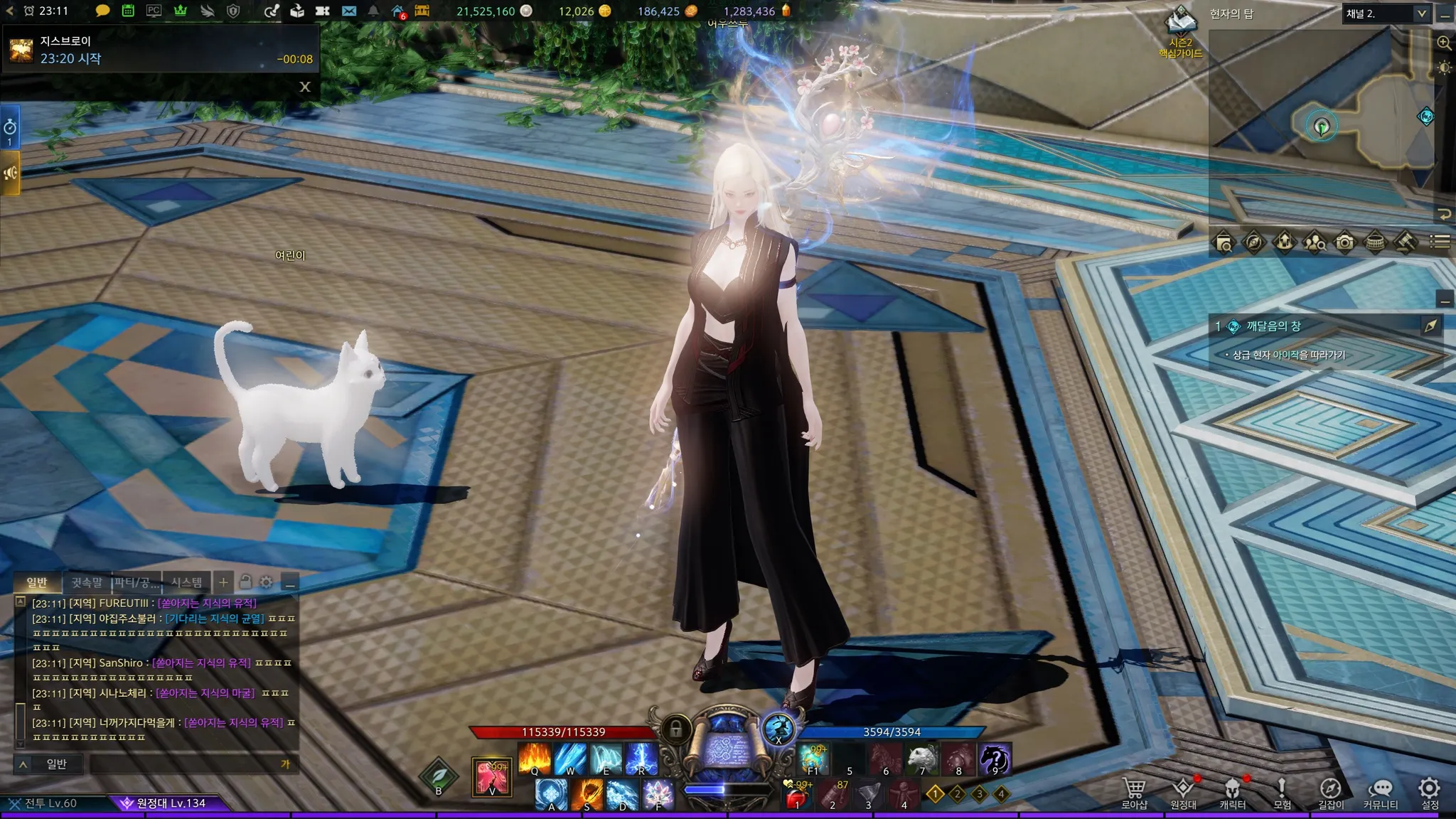The image size is (1456, 819).
Task: Activate the lightning skill on R
Action: pyautogui.click(x=641, y=759)
